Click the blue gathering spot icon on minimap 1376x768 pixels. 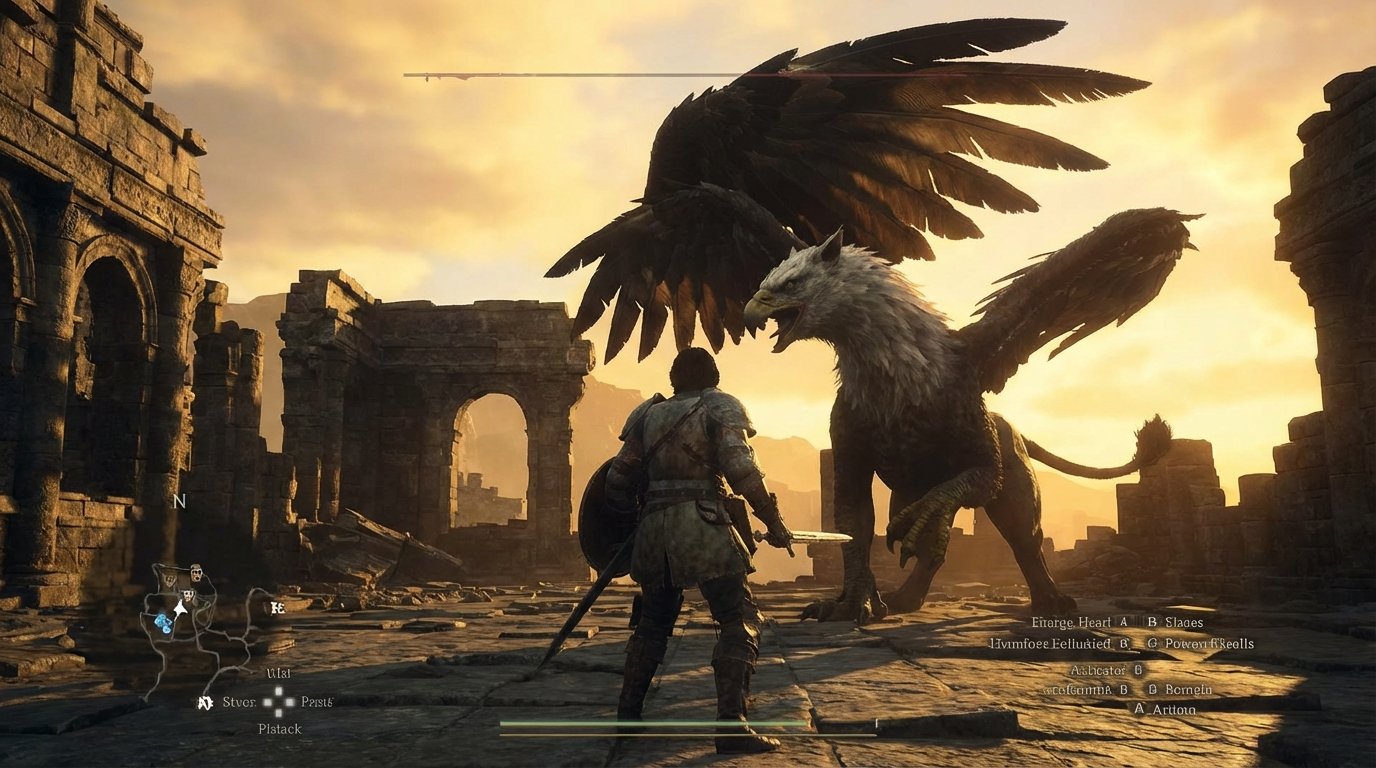click(162, 621)
